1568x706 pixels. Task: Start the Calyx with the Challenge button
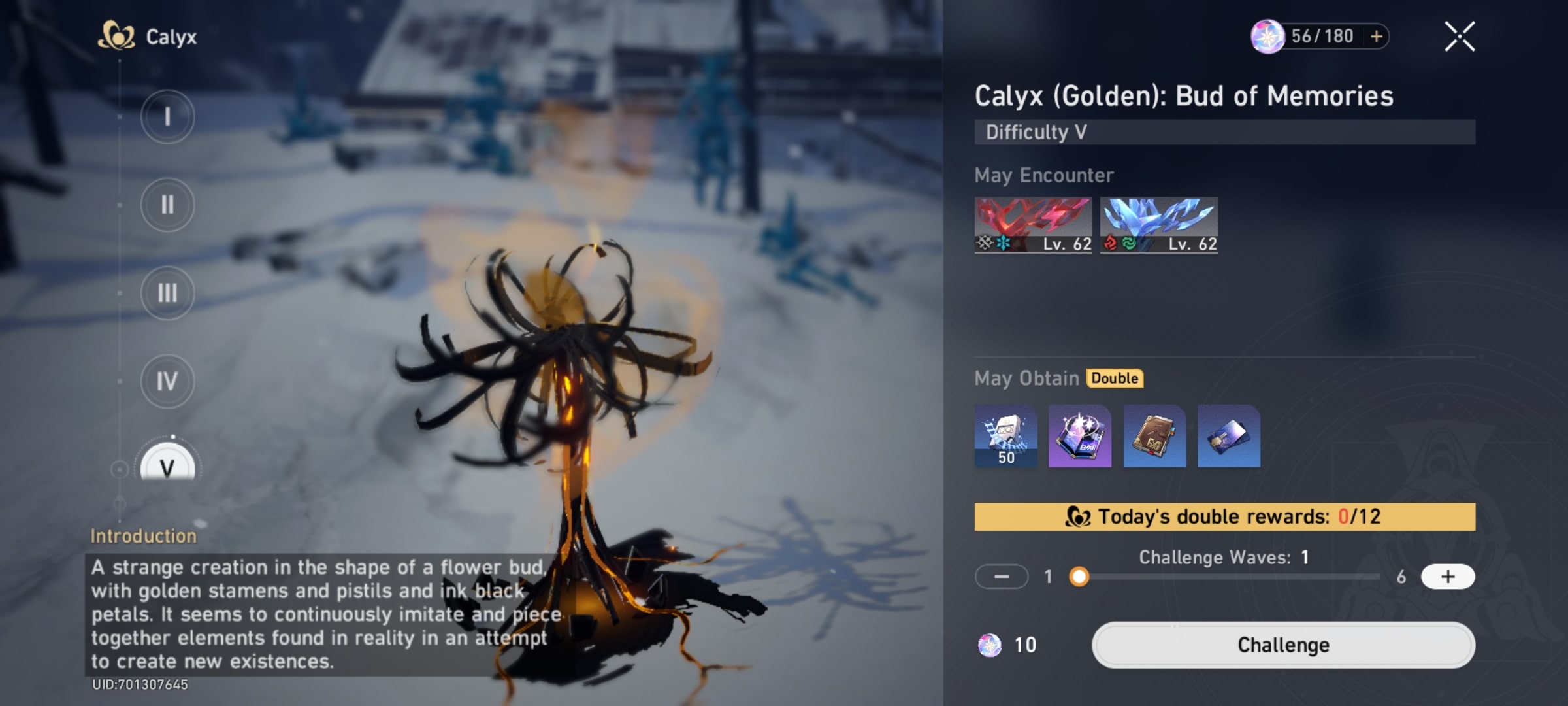1283,645
